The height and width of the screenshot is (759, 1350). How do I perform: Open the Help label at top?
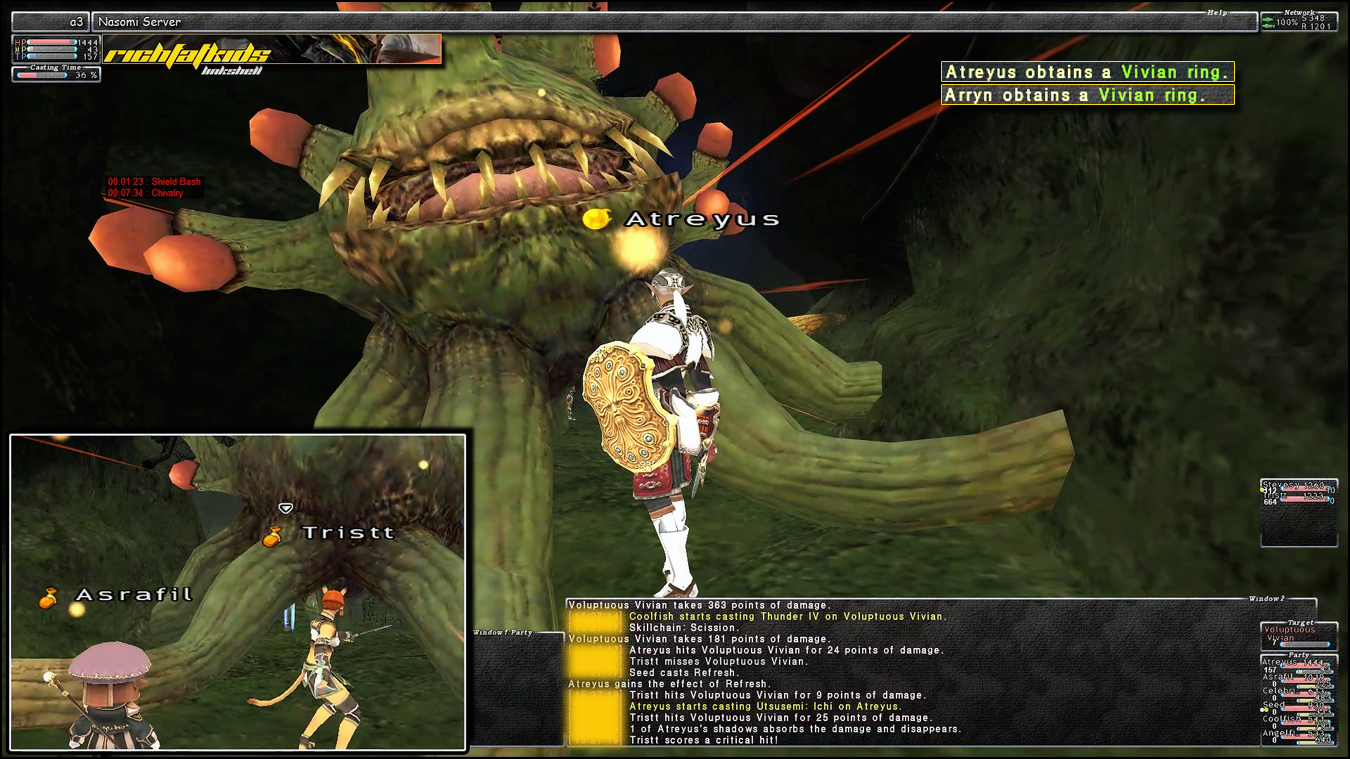pyautogui.click(x=1215, y=13)
